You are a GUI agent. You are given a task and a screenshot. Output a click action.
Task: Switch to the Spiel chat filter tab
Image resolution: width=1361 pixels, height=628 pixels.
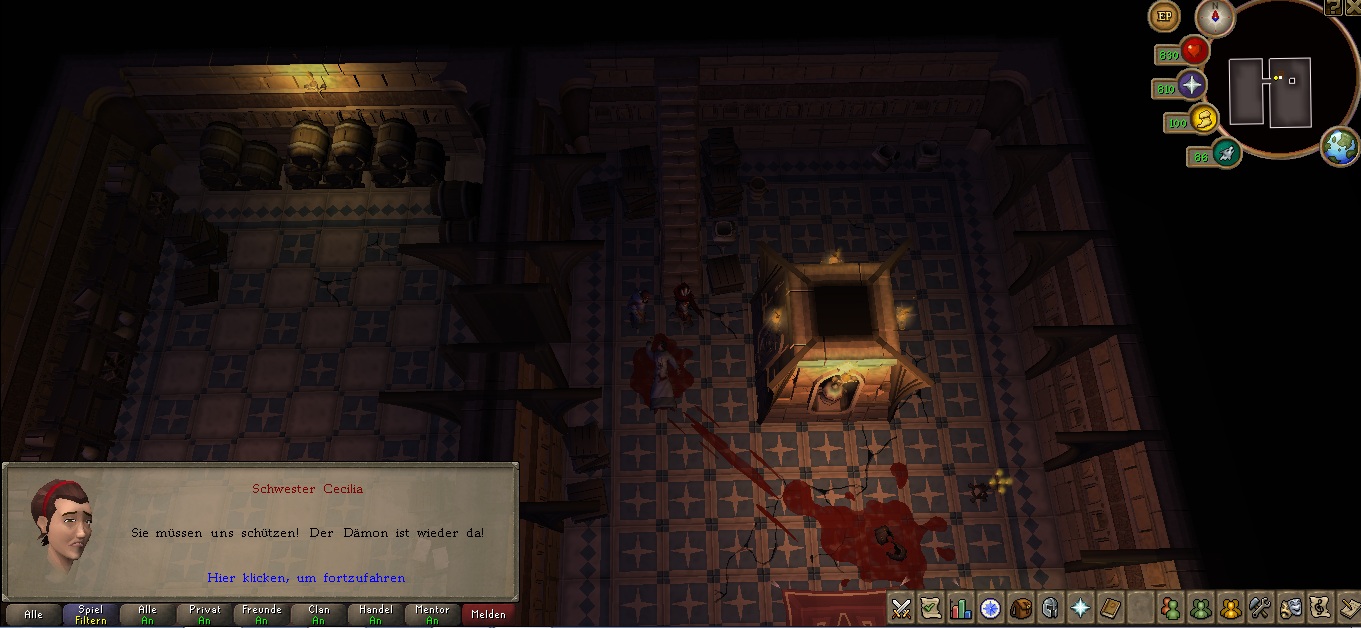90,614
